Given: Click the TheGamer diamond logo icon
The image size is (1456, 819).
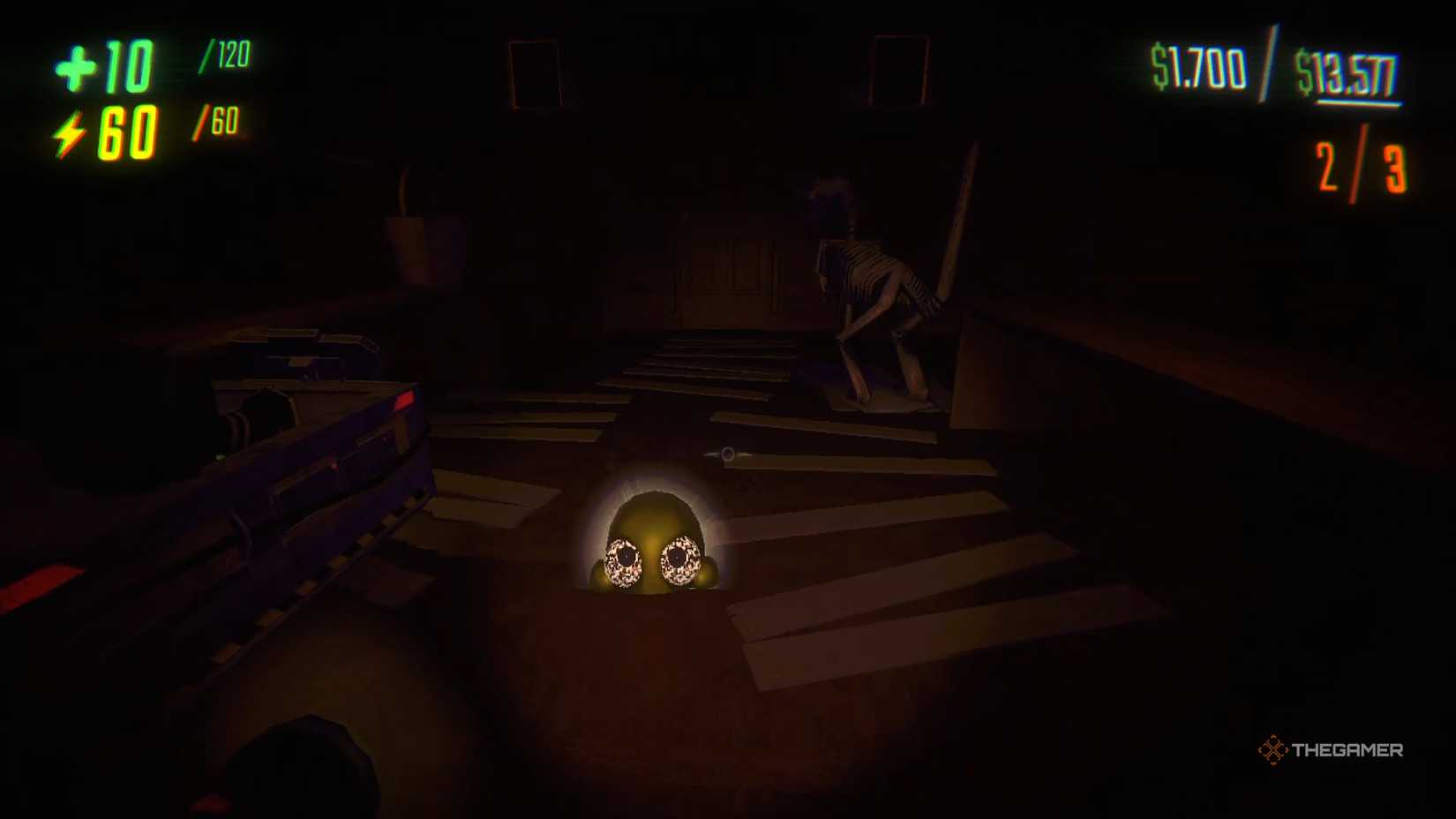Looking at the screenshot, I should point(1274,751).
